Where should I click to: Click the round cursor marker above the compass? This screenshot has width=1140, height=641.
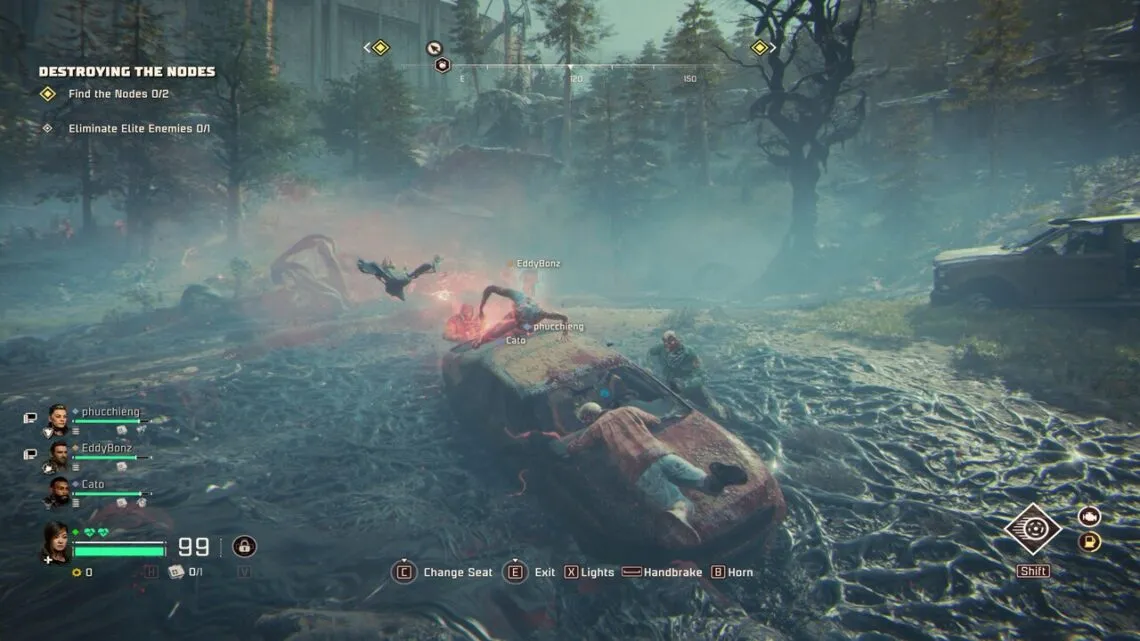(434, 47)
